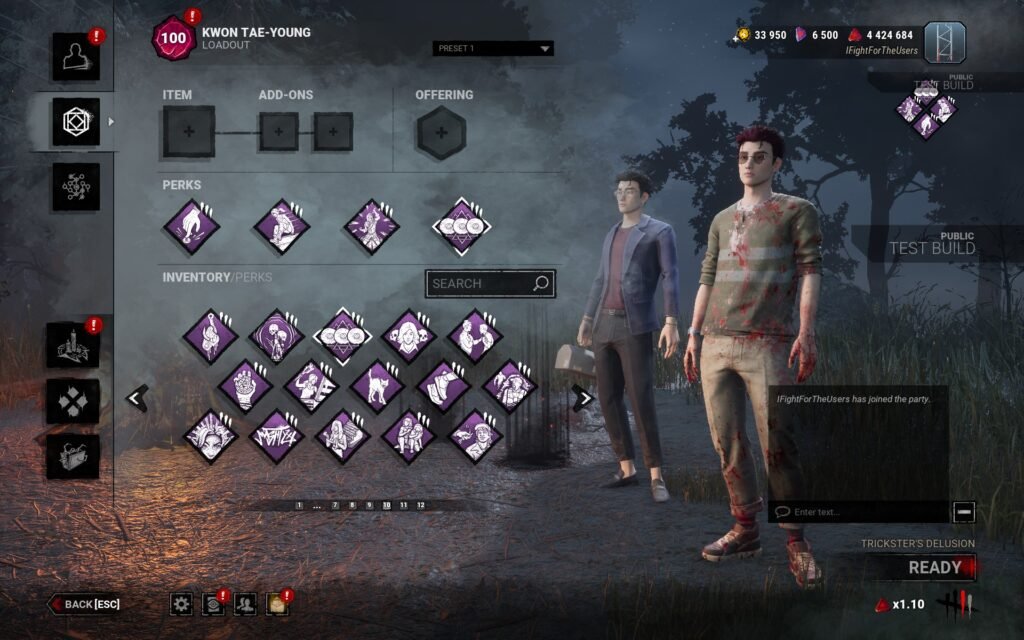Open the character info tab

tap(76, 57)
